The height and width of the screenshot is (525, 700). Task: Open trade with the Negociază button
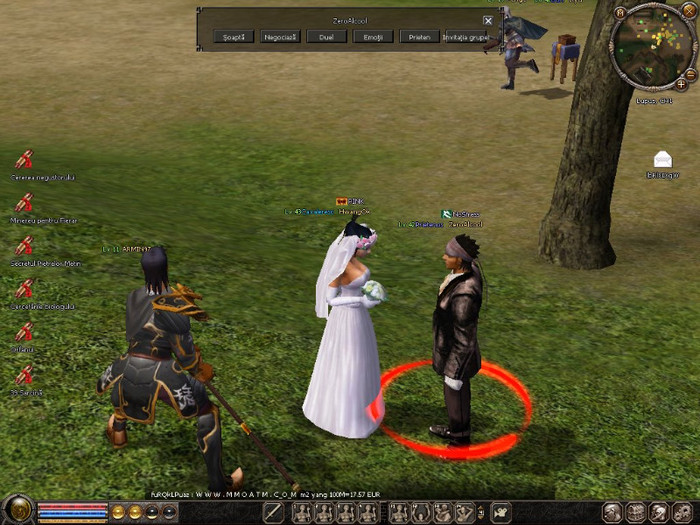281,37
